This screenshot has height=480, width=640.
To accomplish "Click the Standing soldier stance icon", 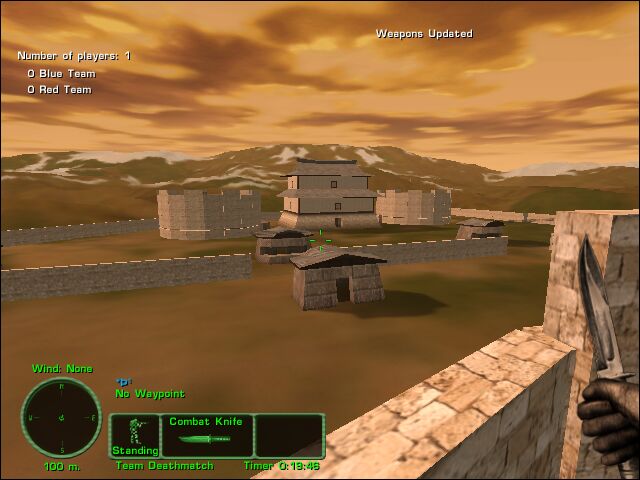I will click(x=135, y=435).
